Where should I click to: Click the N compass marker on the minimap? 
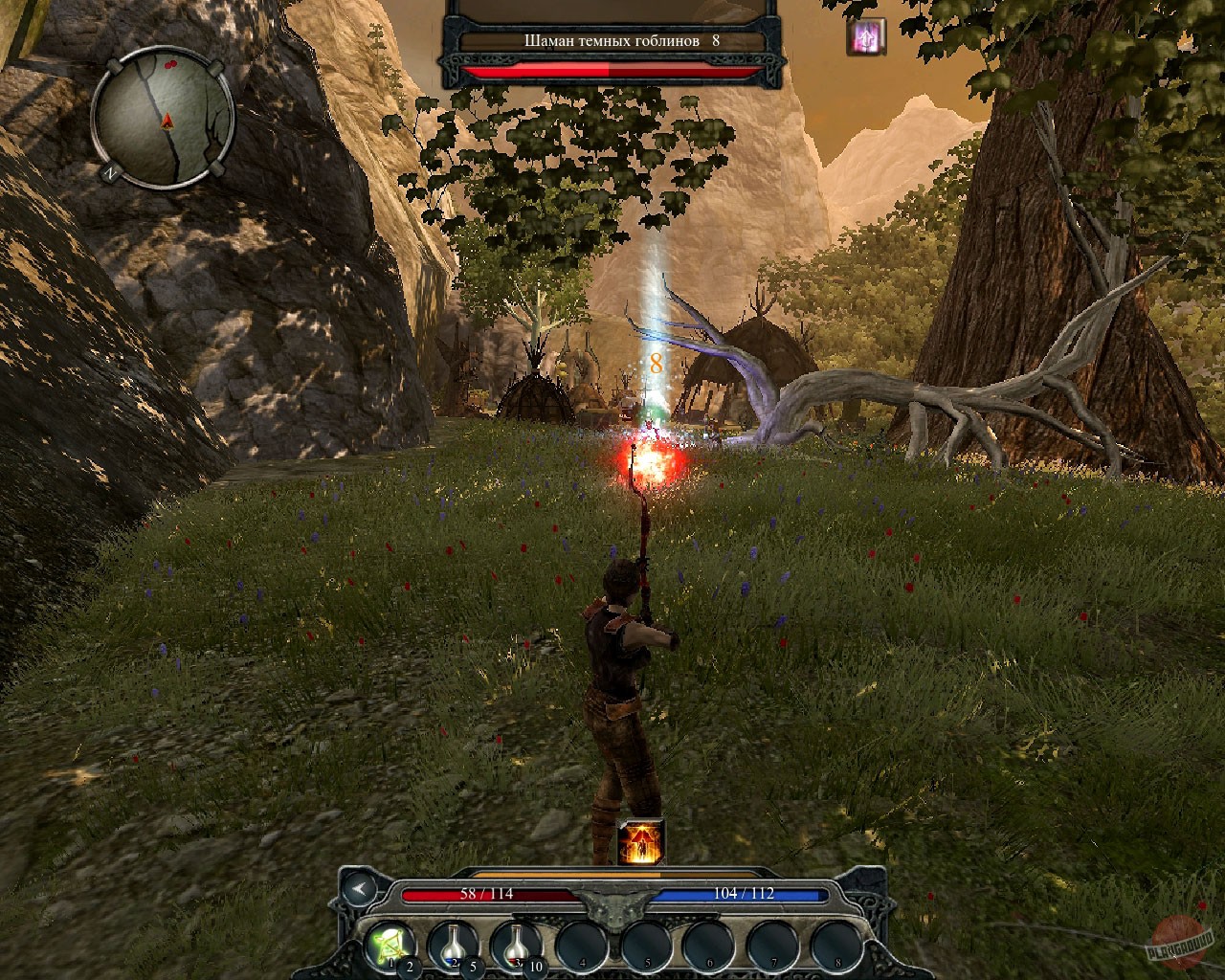111,173
